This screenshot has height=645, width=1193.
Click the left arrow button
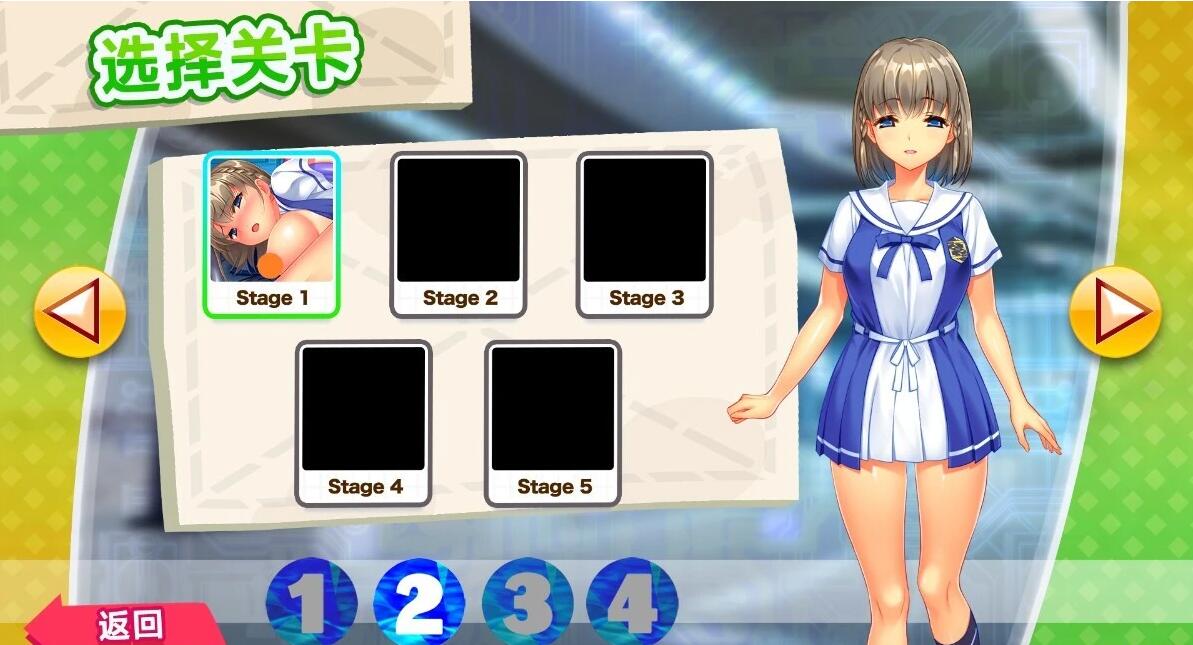point(80,311)
